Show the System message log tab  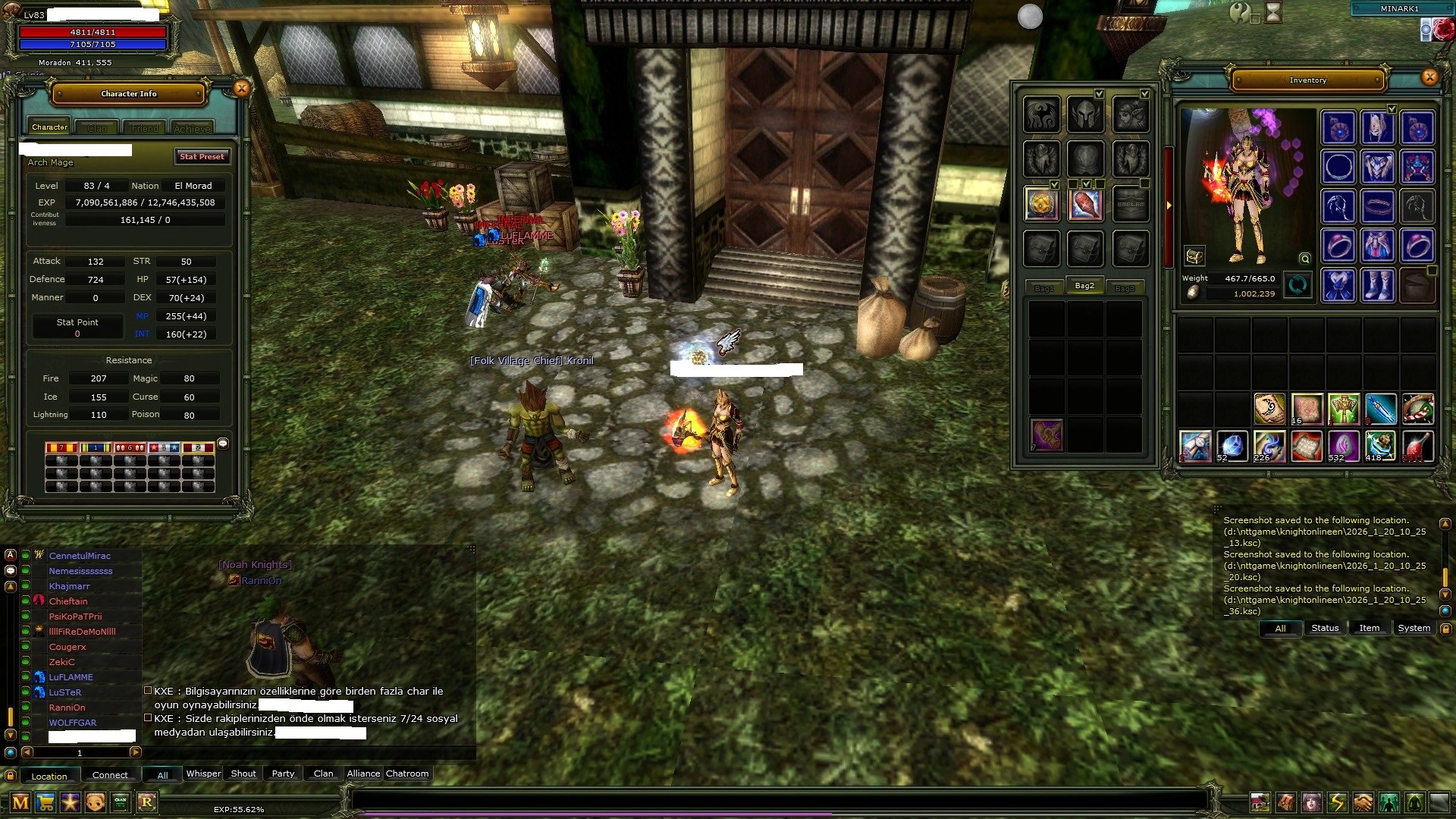tap(1414, 628)
